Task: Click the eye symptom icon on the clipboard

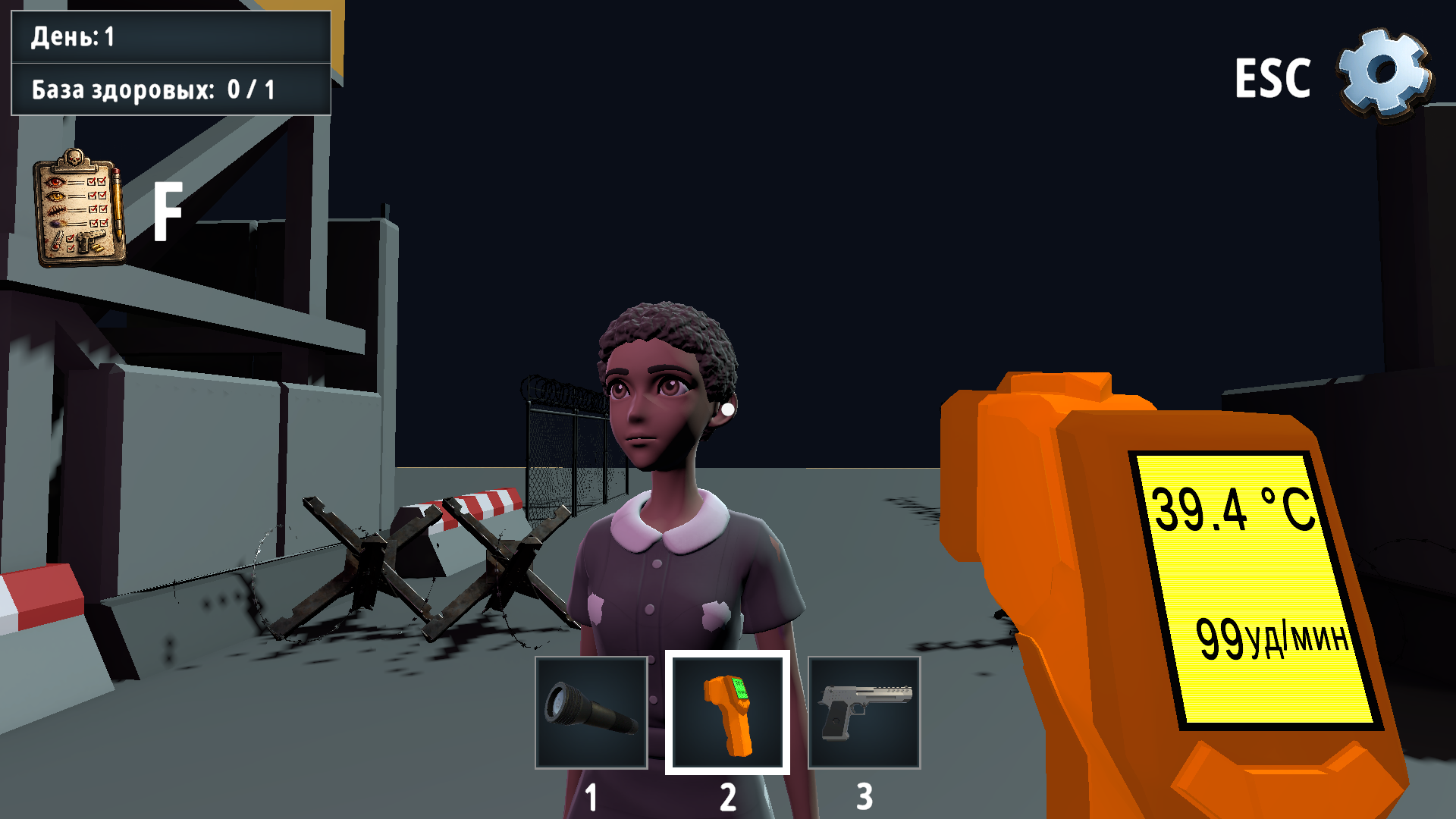Action: (54, 182)
